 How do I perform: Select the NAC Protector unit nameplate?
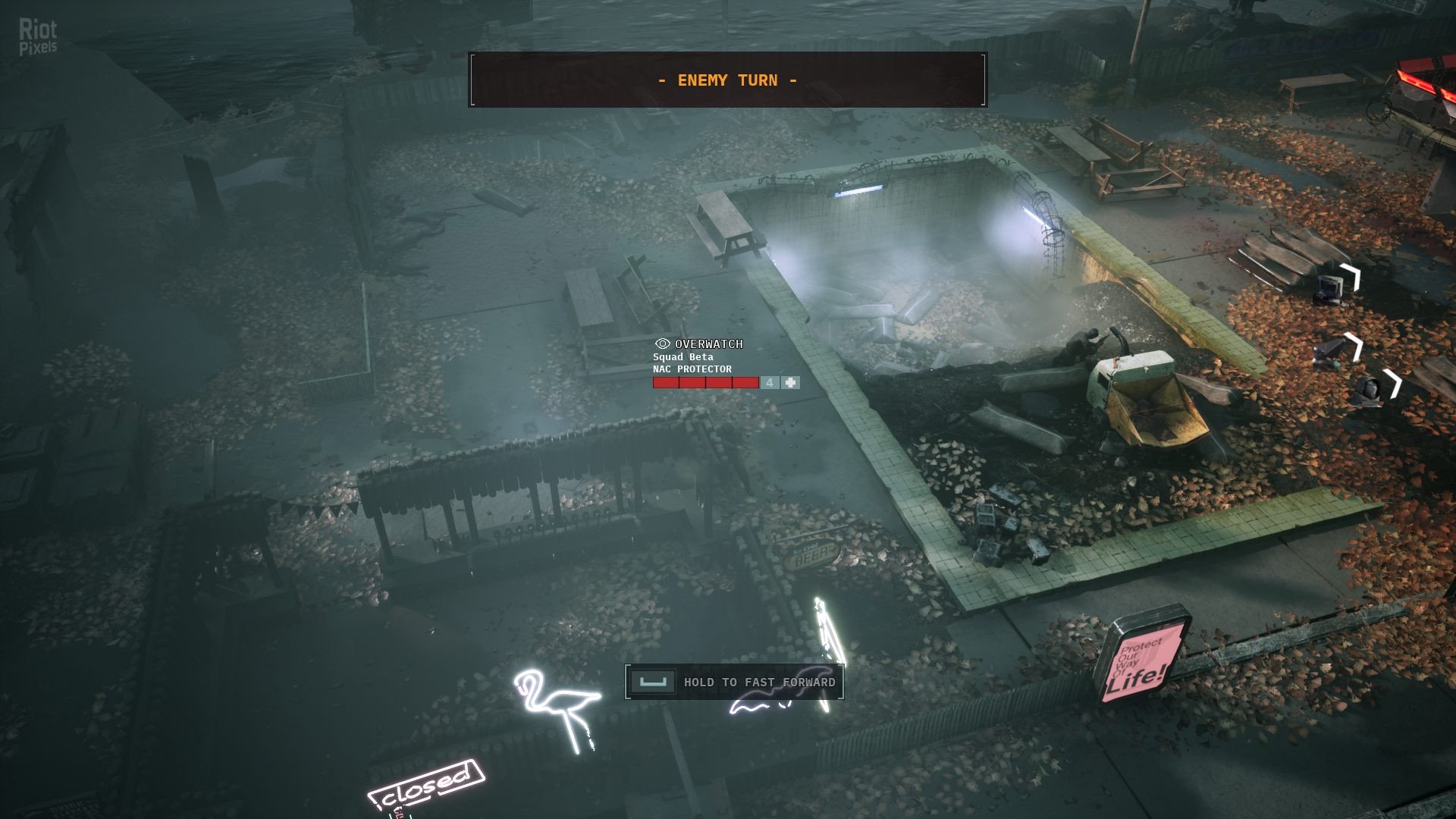click(x=692, y=369)
